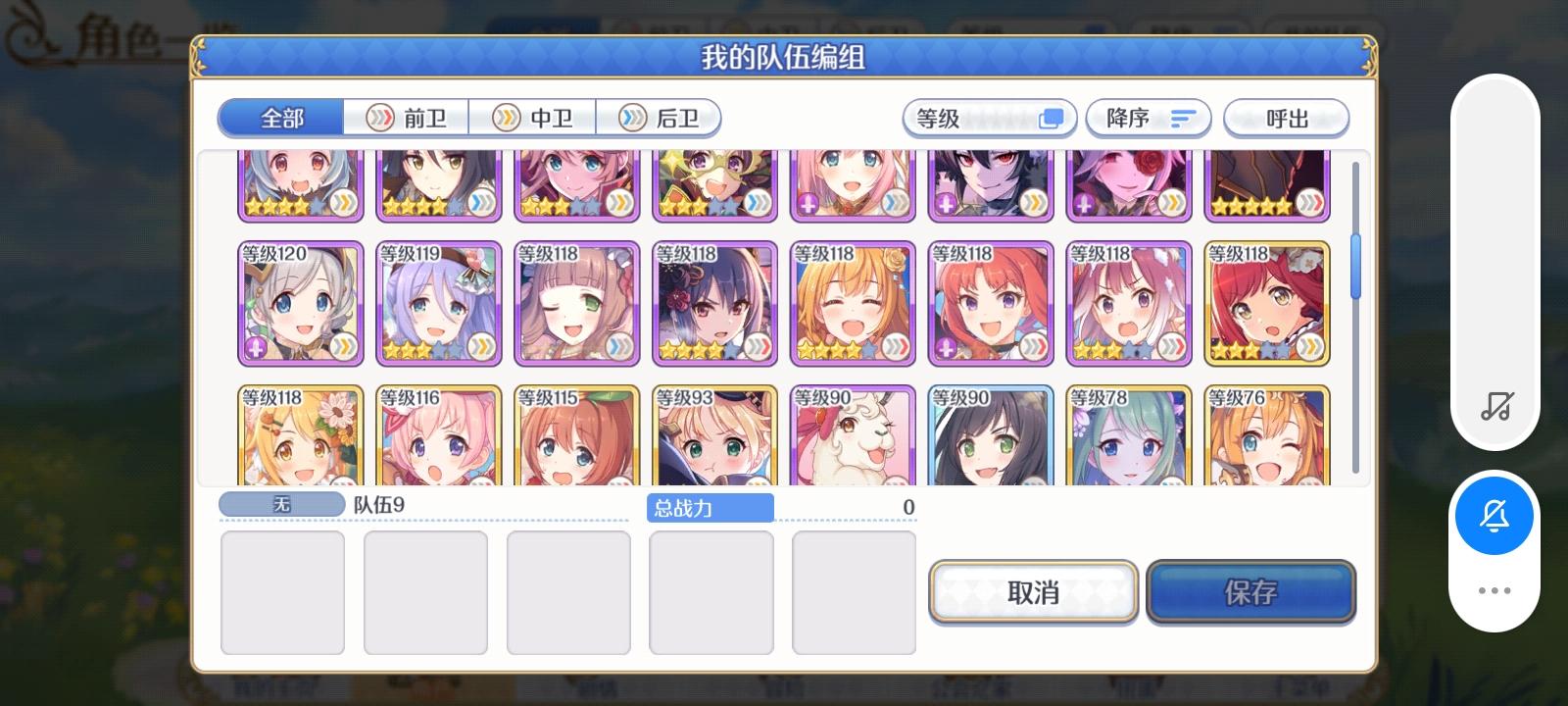Switch to the 前卫 vanguard tab
This screenshot has height=706, width=1568.
[407, 117]
